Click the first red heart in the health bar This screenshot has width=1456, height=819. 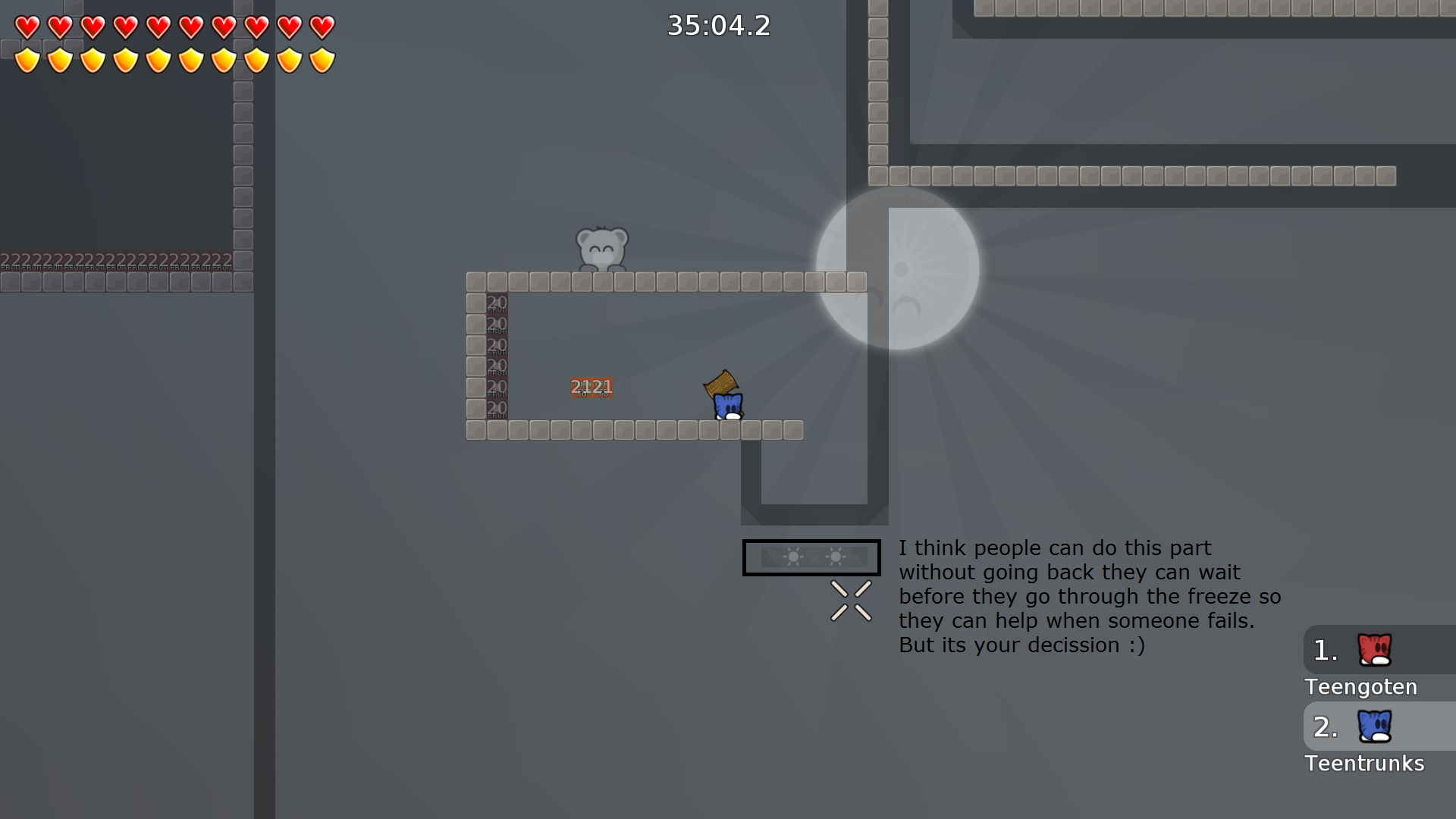(x=27, y=27)
